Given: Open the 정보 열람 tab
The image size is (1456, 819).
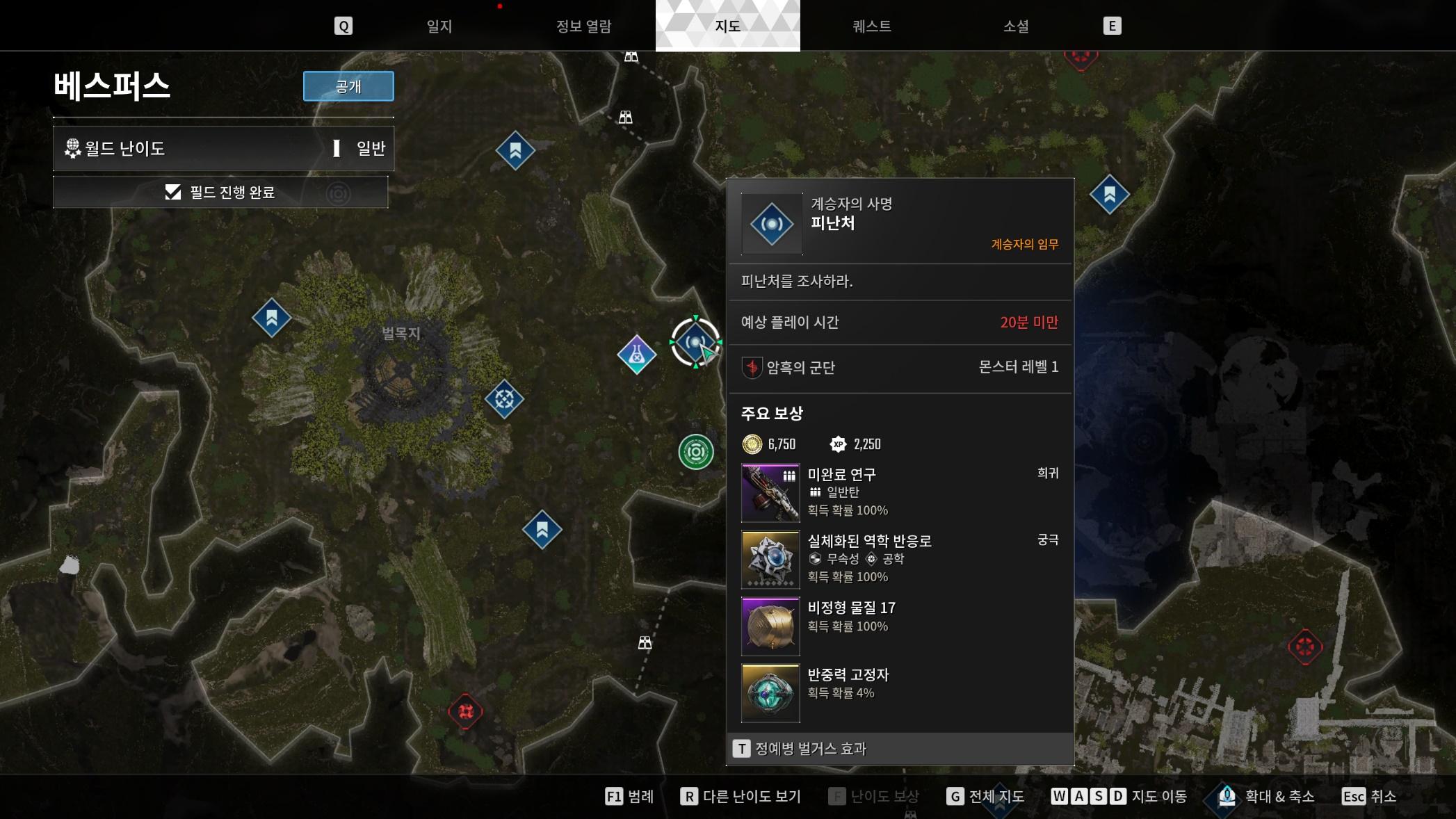Looking at the screenshot, I should click(x=583, y=26).
